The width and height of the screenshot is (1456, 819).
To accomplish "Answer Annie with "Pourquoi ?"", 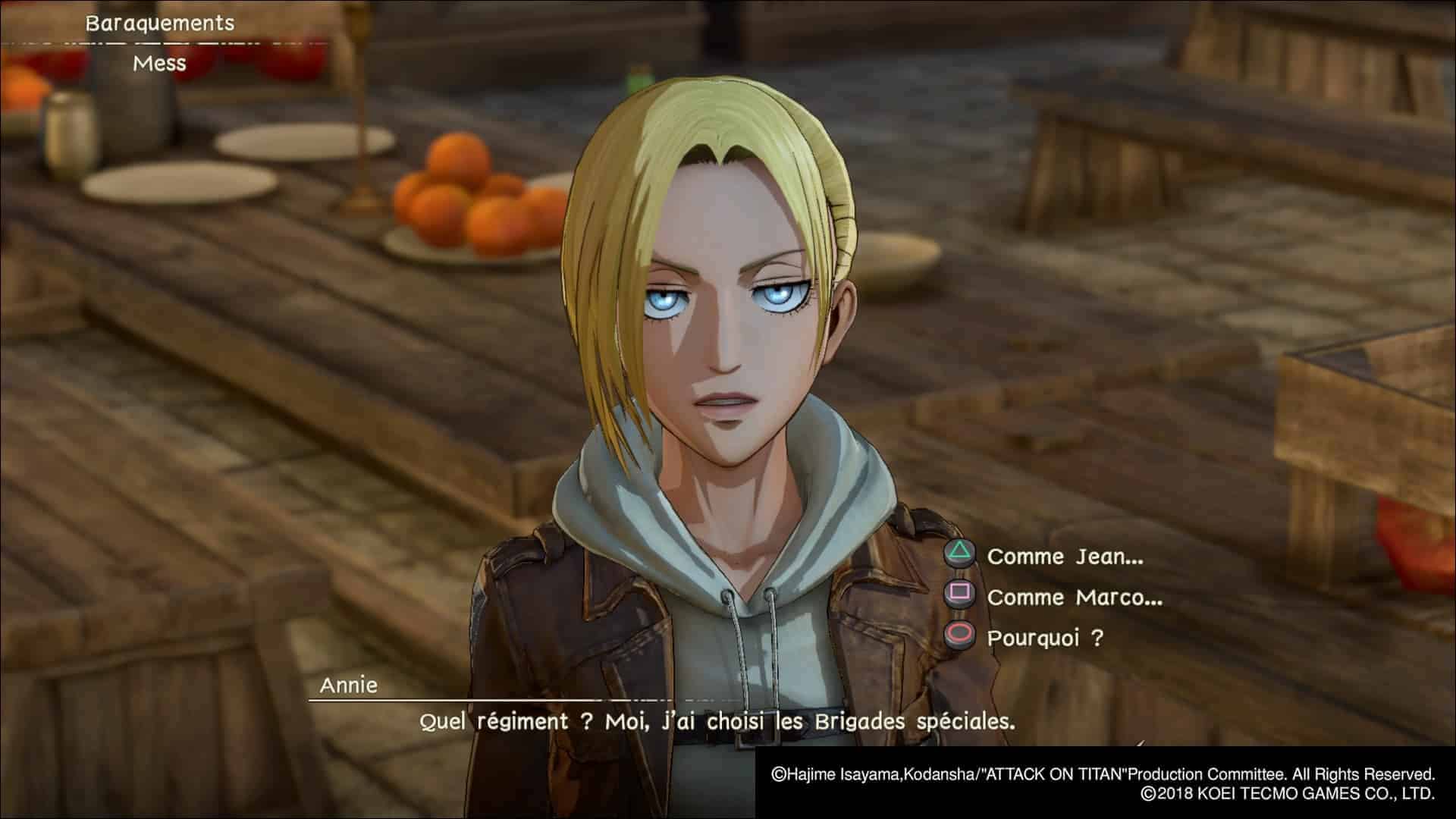I will coord(1044,638).
